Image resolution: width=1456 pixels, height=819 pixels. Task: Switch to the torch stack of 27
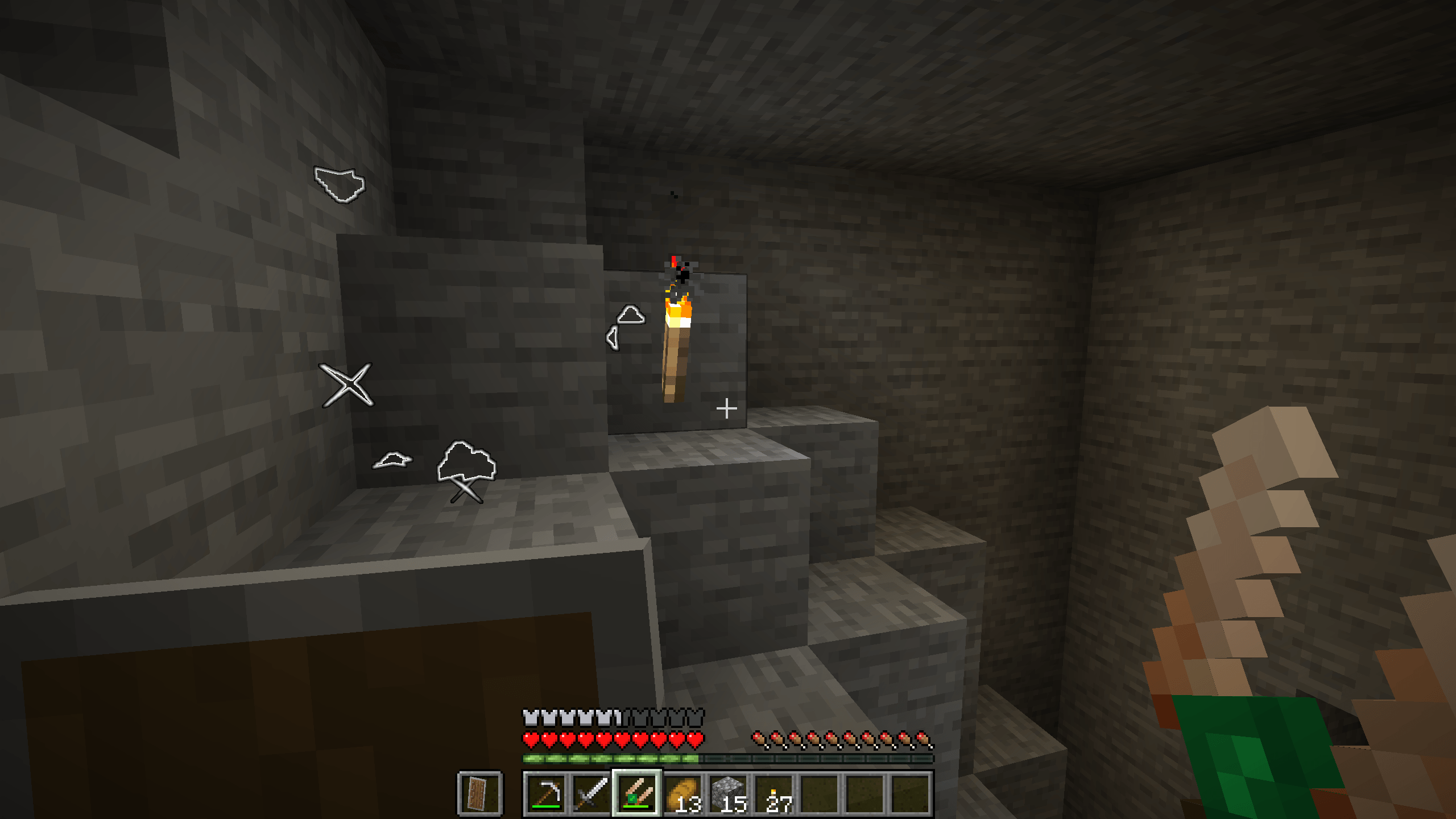[x=773, y=793]
